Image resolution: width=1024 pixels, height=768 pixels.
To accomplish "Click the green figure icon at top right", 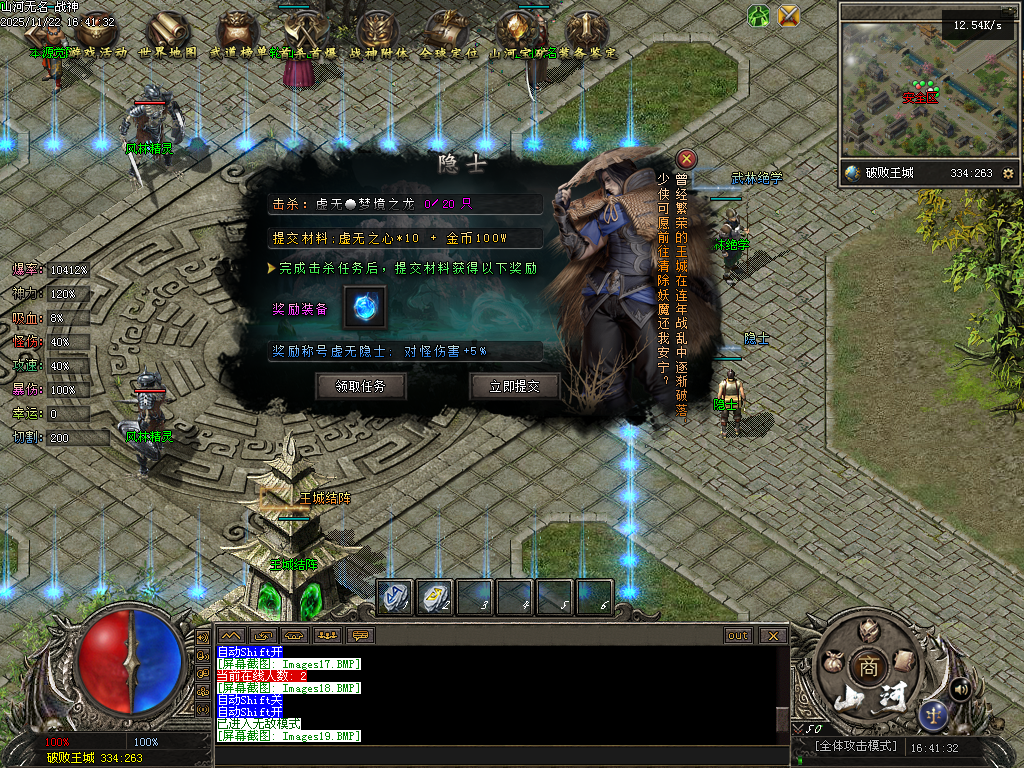I will (x=758, y=15).
